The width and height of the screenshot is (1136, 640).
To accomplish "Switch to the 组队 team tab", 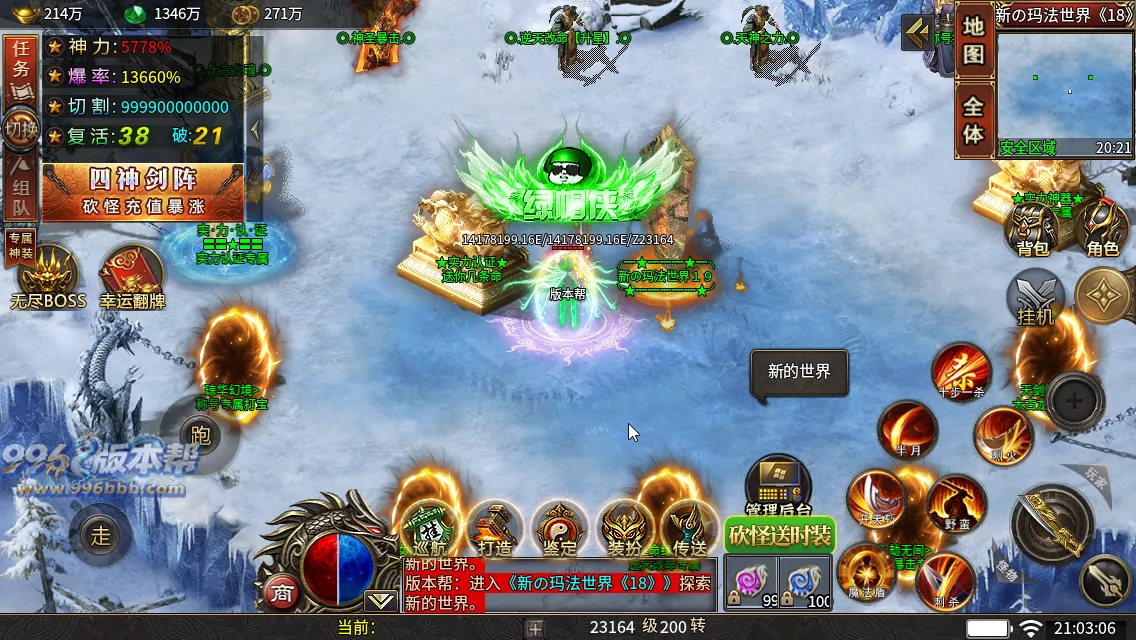I will [x=21, y=193].
